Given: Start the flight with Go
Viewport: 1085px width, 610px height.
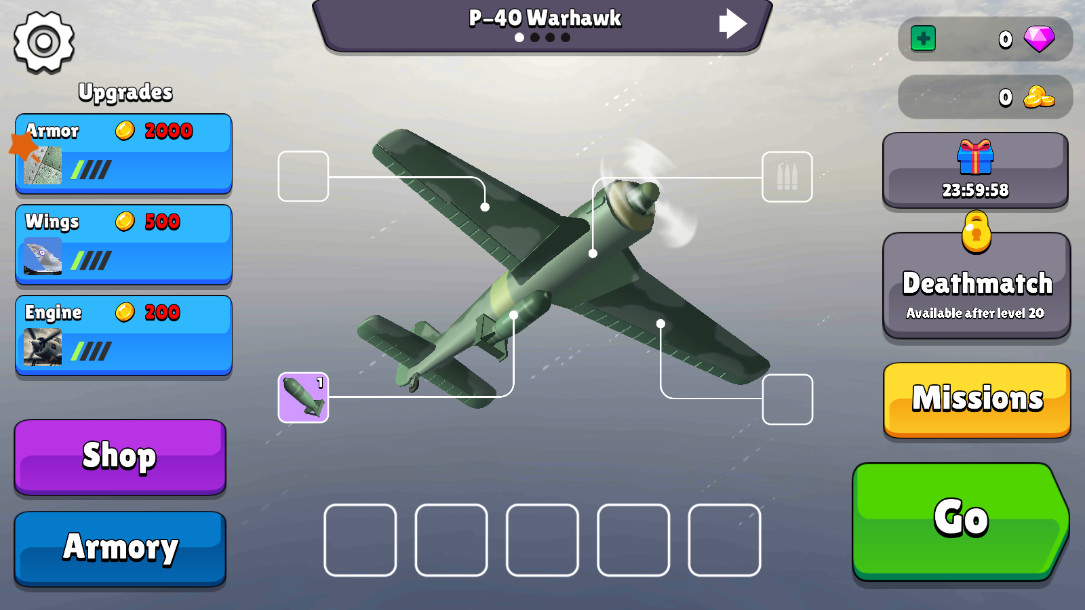Looking at the screenshot, I should click(x=960, y=518).
